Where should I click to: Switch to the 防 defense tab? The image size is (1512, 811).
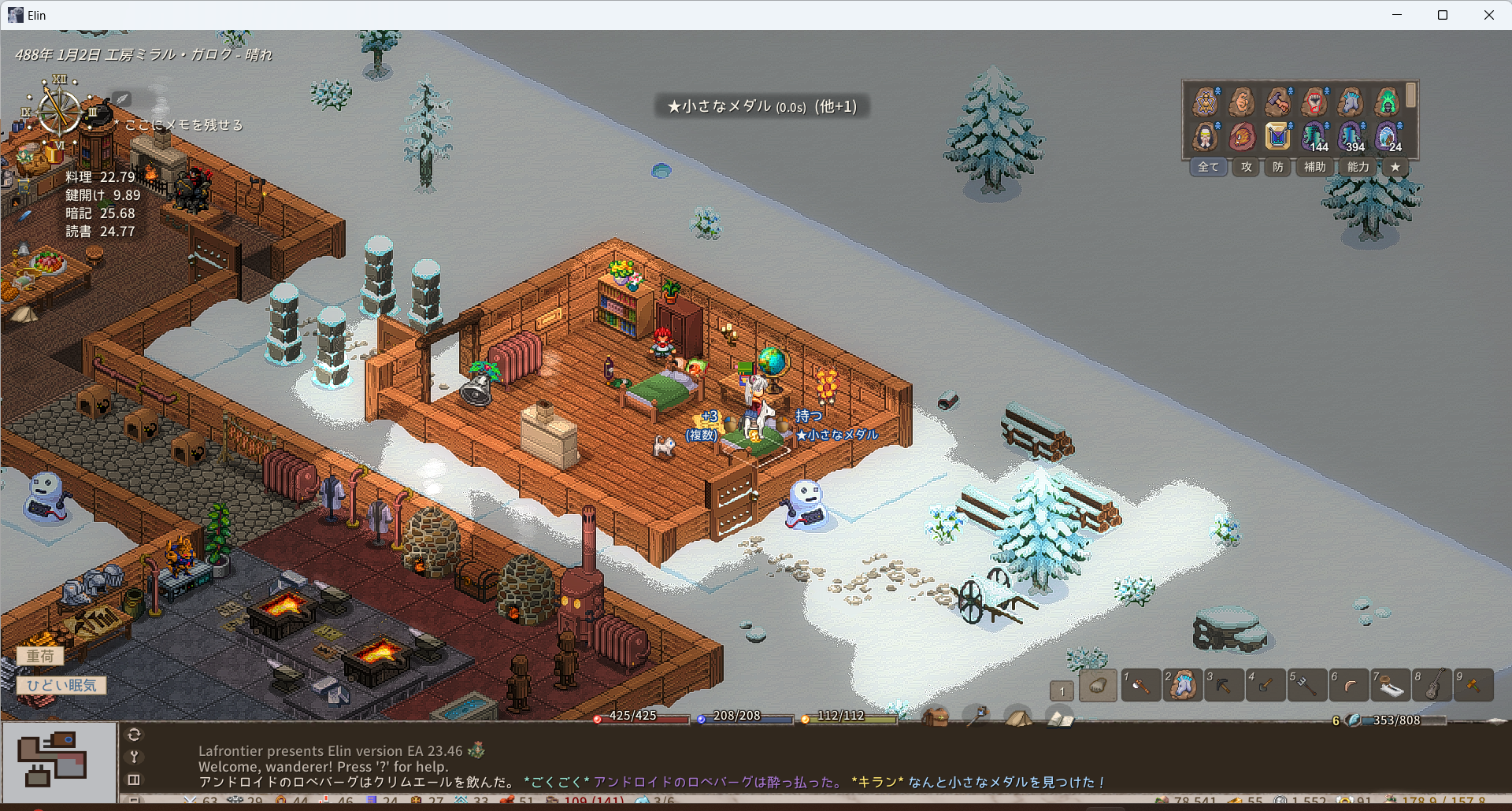[x=1277, y=167]
